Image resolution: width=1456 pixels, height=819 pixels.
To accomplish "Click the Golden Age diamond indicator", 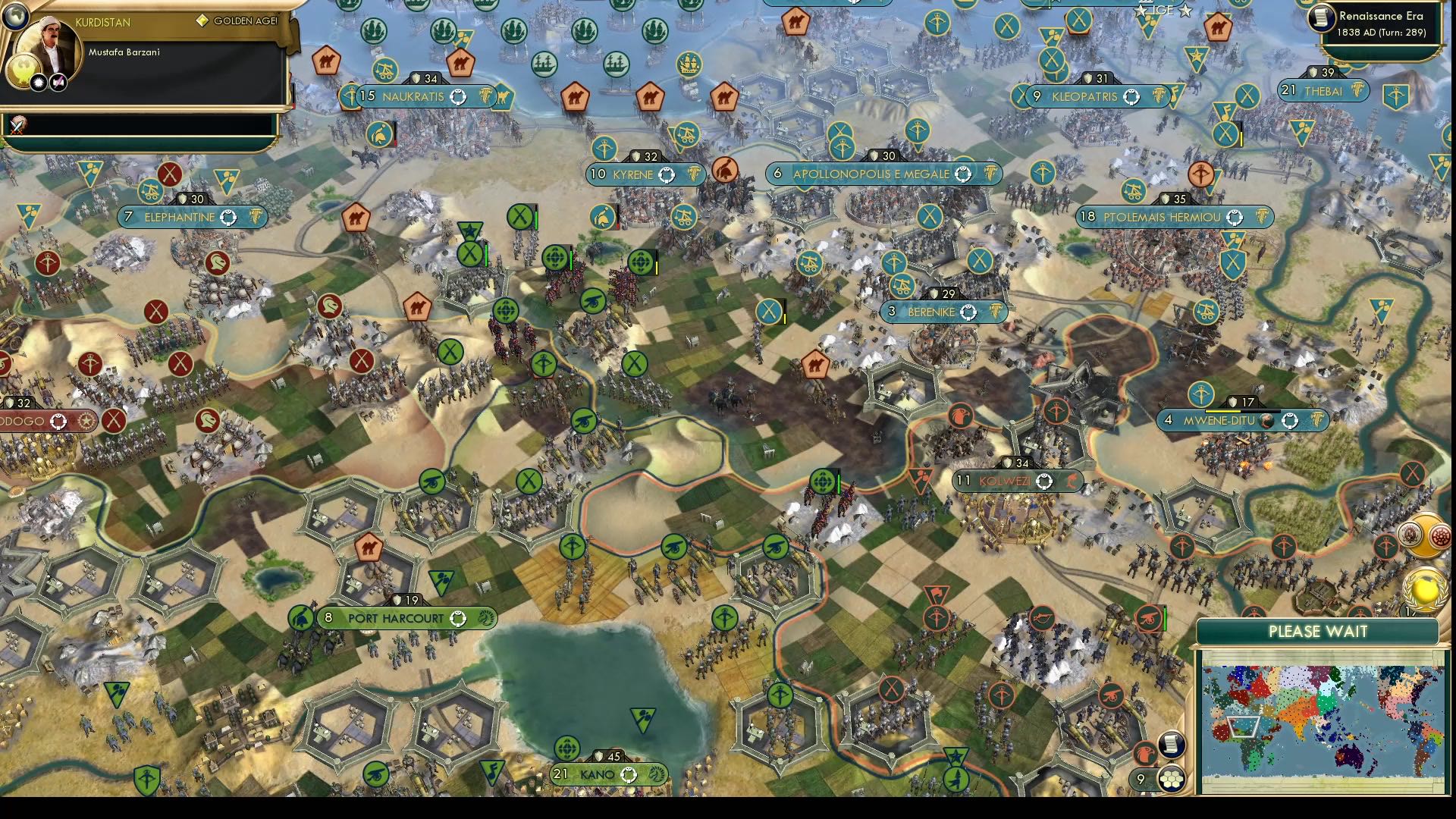I will 203,20.
